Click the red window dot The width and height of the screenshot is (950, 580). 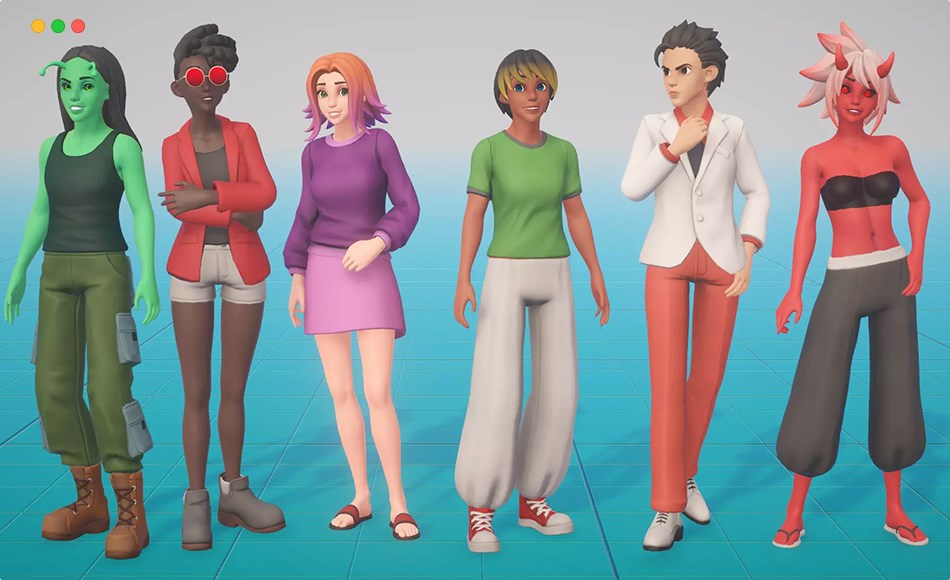(x=78, y=26)
